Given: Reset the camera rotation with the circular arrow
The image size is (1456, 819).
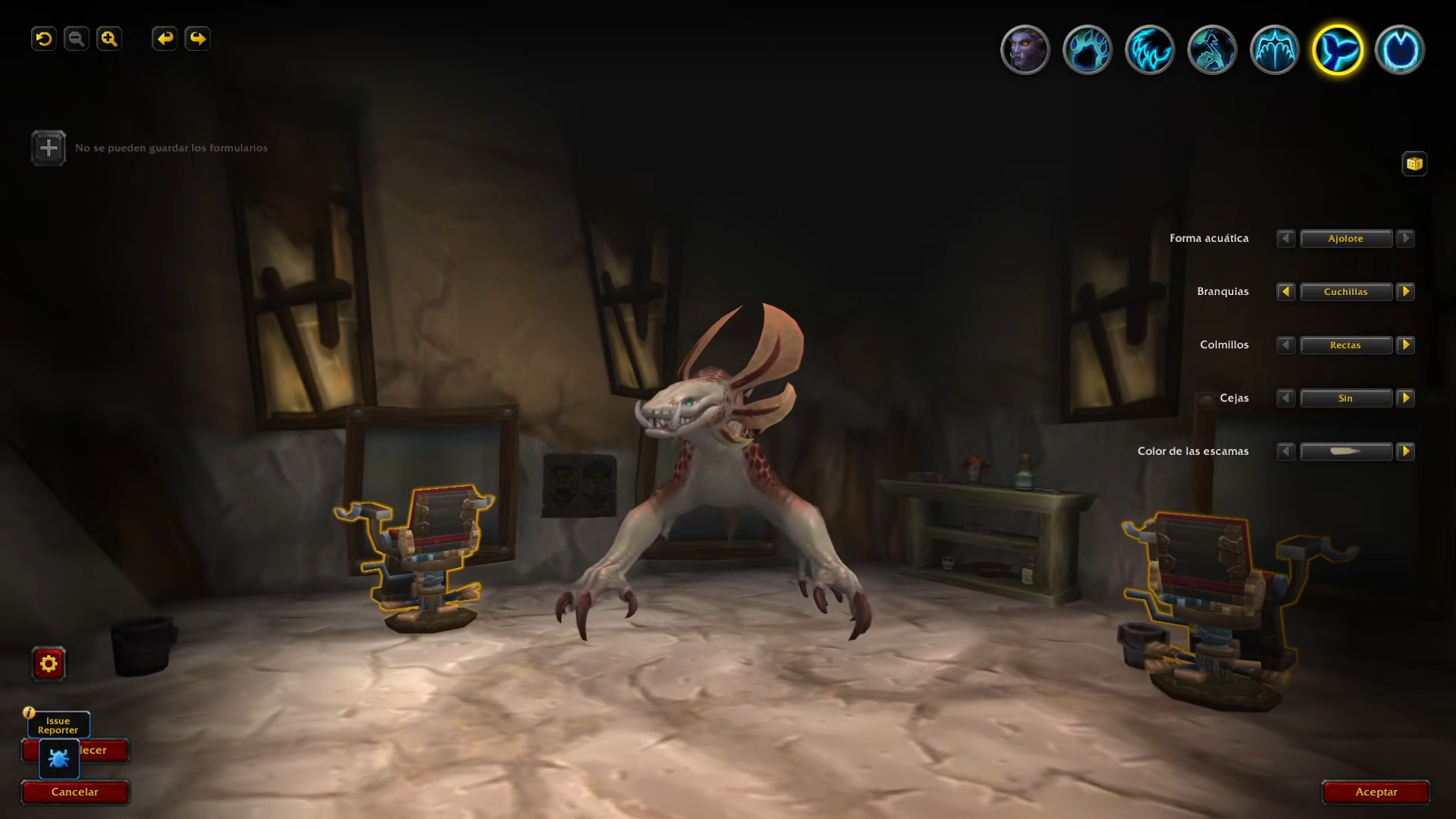Looking at the screenshot, I should pos(44,39).
